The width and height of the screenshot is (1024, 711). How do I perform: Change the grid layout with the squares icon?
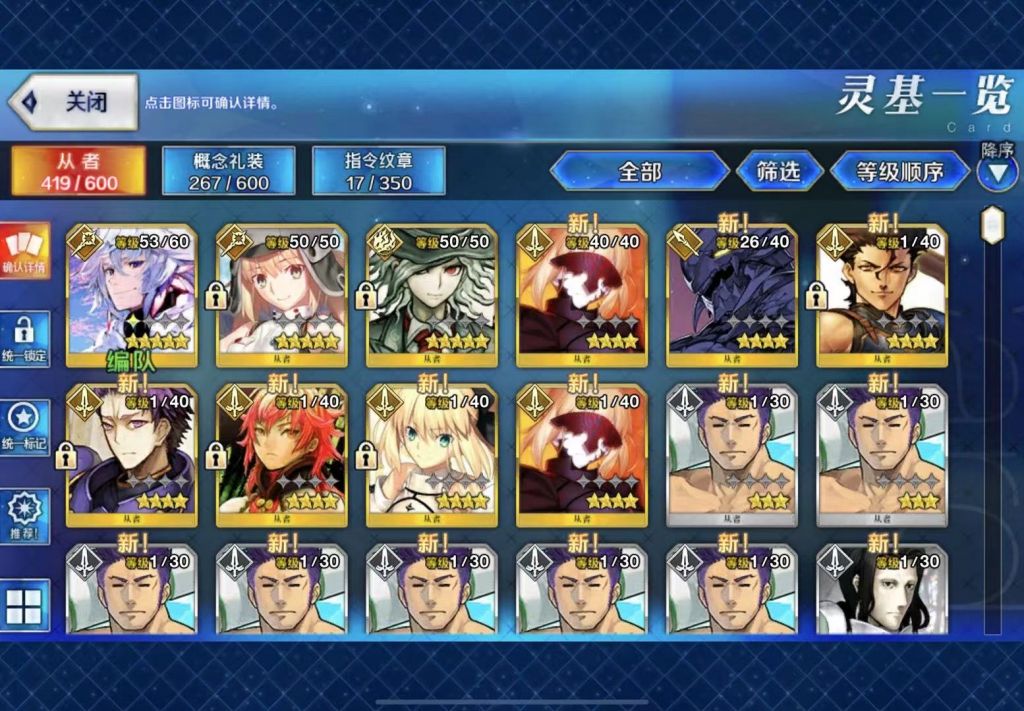pos(24,605)
